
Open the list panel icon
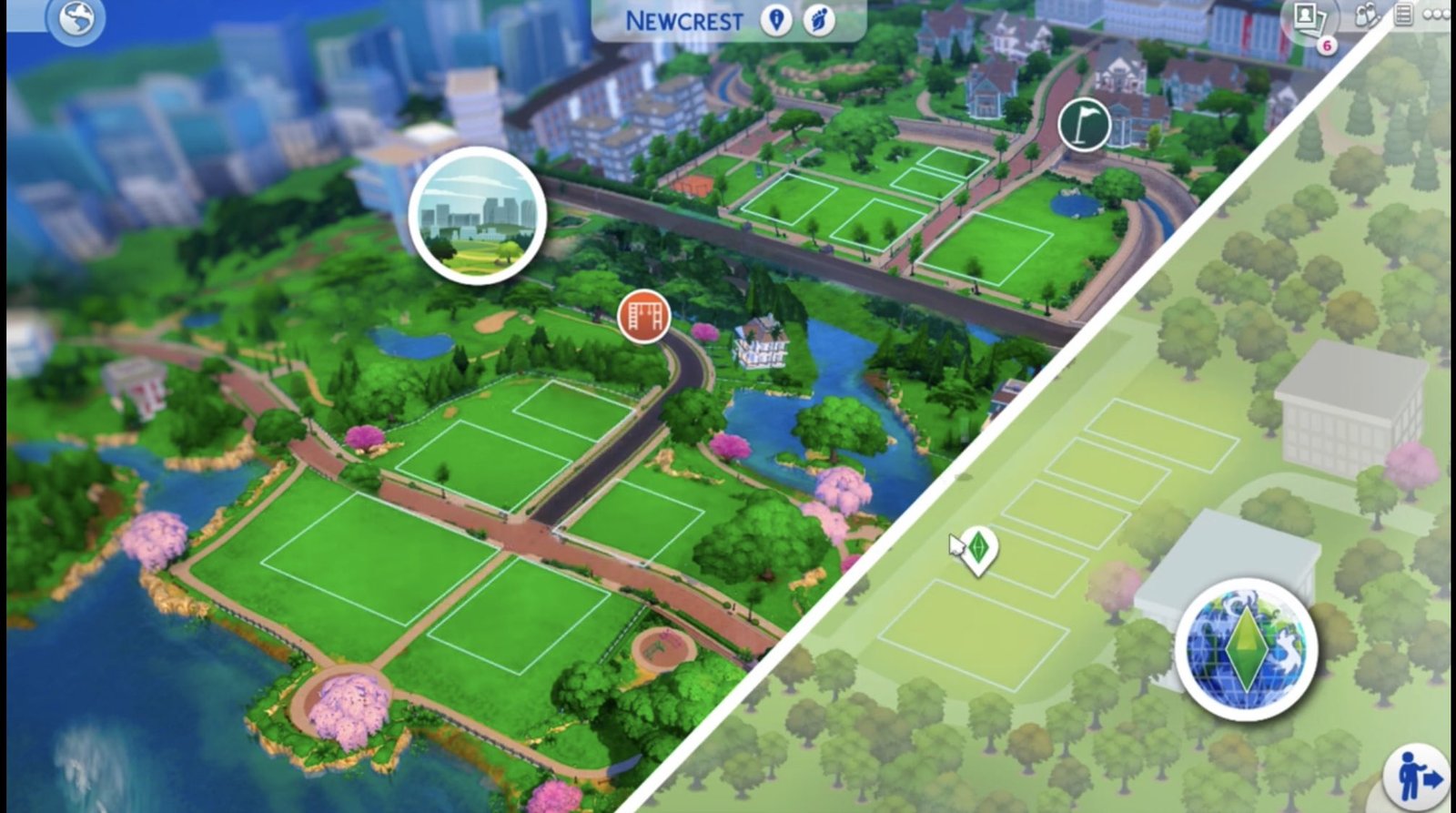[1403, 15]
